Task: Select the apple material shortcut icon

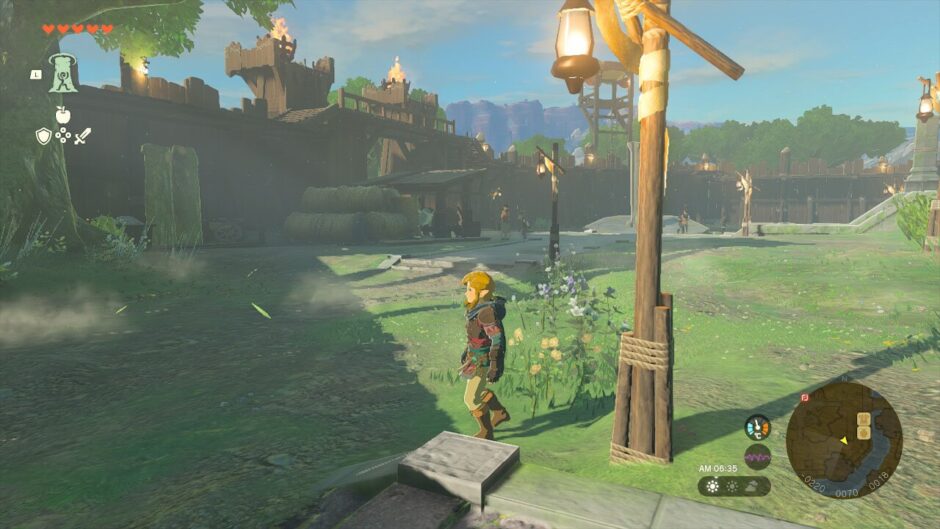Action: click(x=63, y=115)
